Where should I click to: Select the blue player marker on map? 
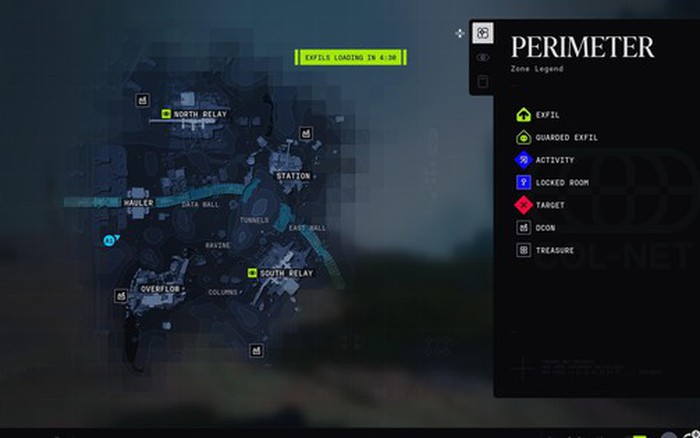click(109, 240)
